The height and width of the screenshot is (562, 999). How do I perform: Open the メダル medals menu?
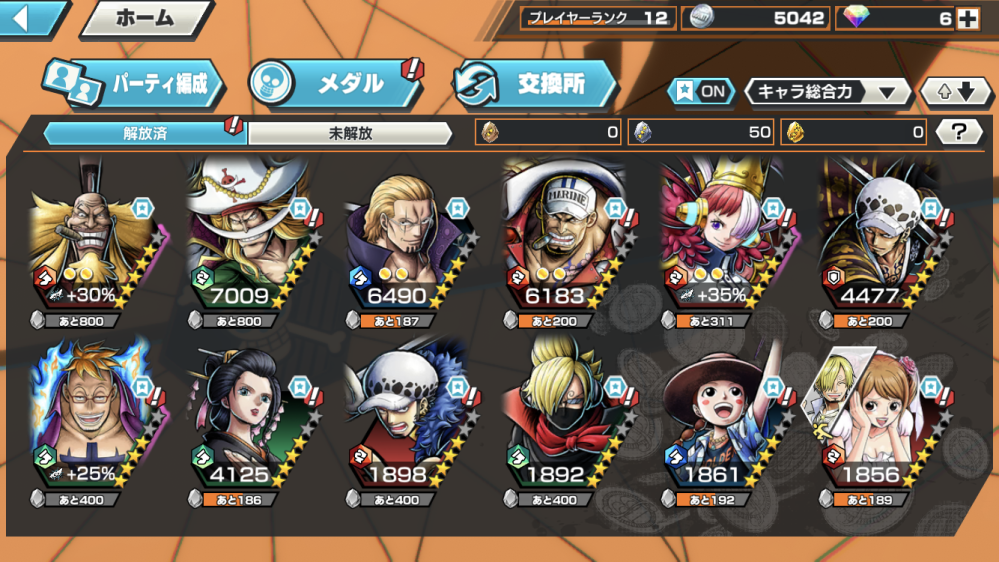(336, 83)
